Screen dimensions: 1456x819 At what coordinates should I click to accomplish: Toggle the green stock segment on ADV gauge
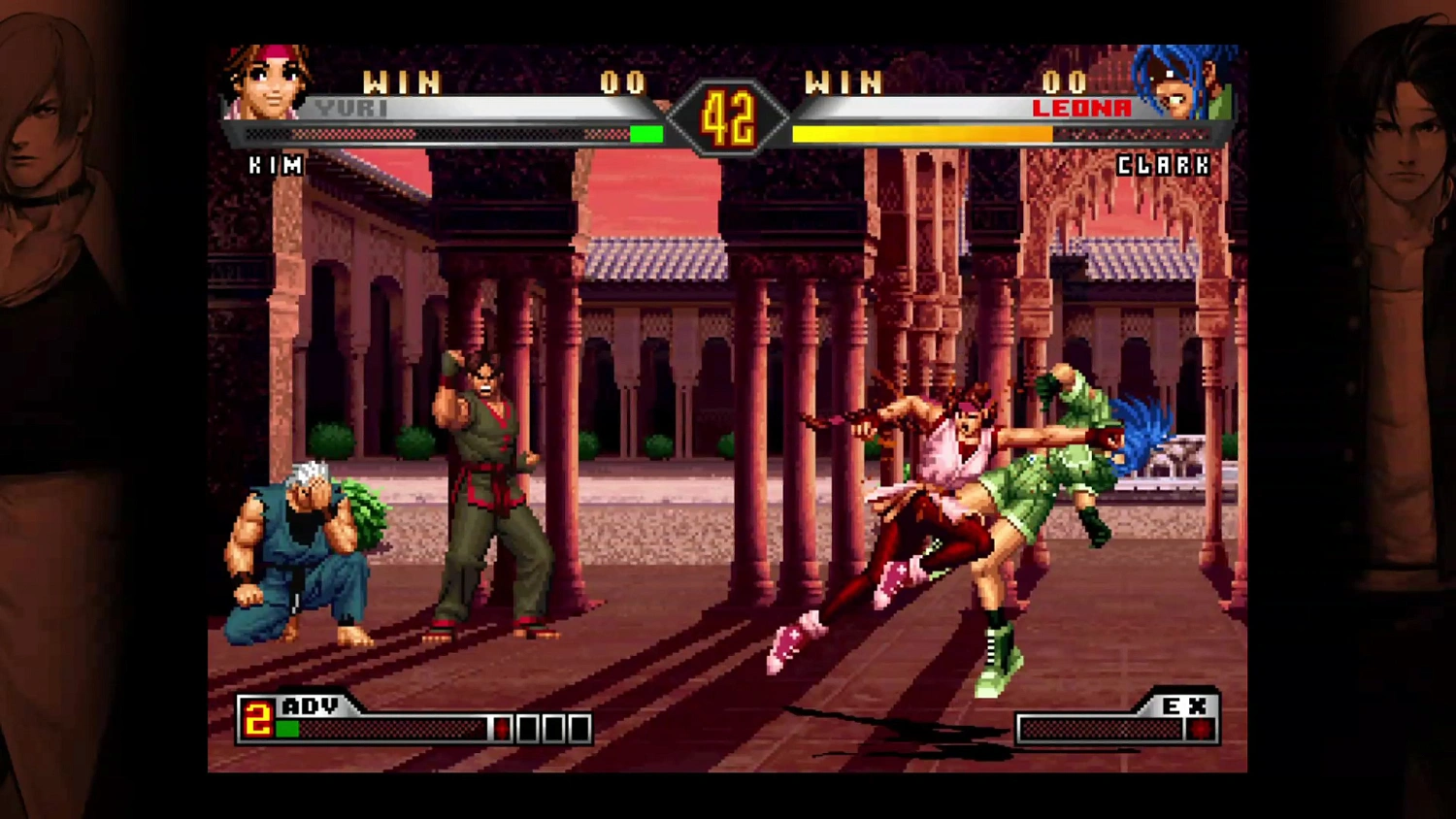287,728
